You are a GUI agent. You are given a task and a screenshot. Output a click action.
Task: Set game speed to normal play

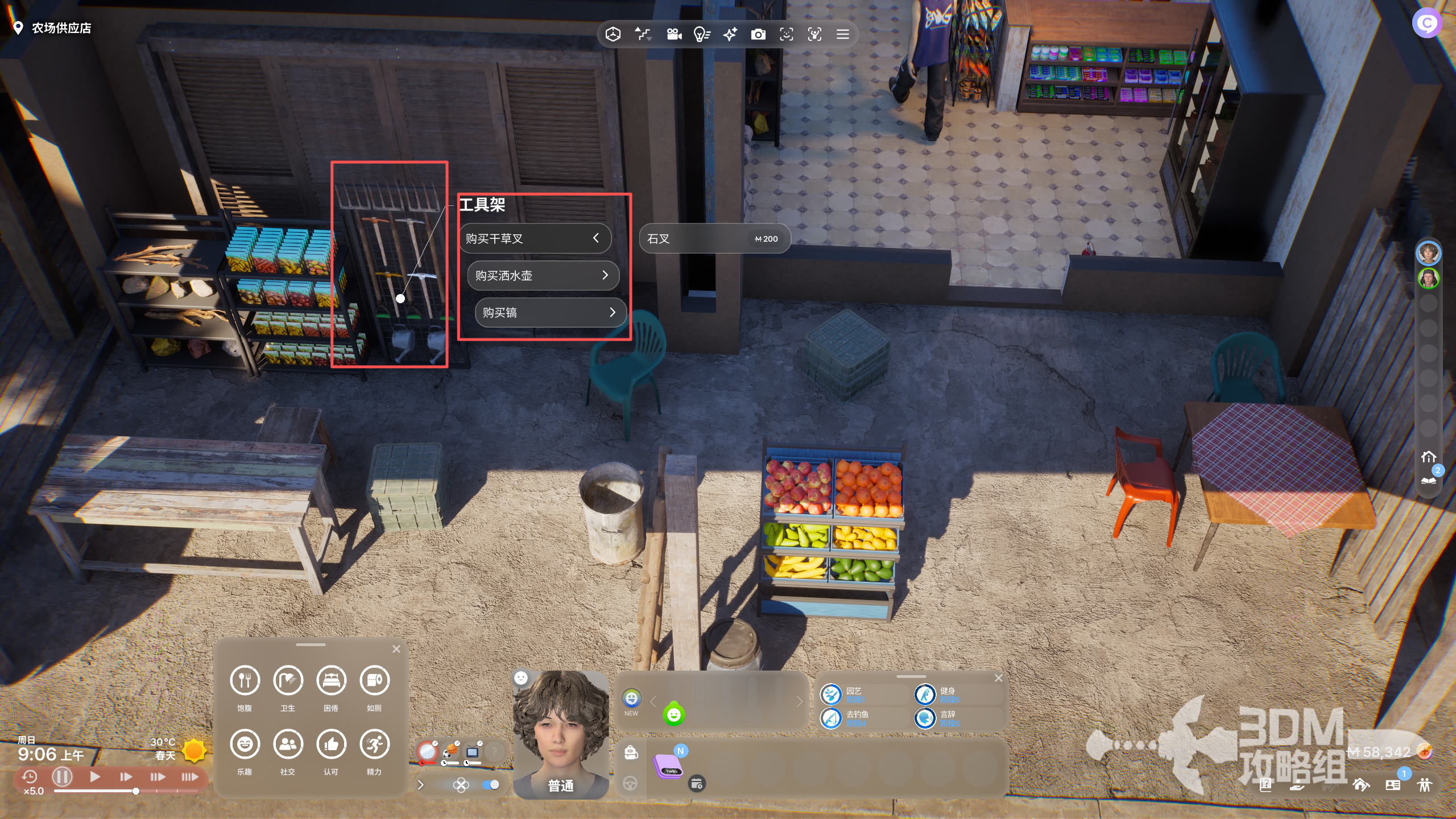95,776
